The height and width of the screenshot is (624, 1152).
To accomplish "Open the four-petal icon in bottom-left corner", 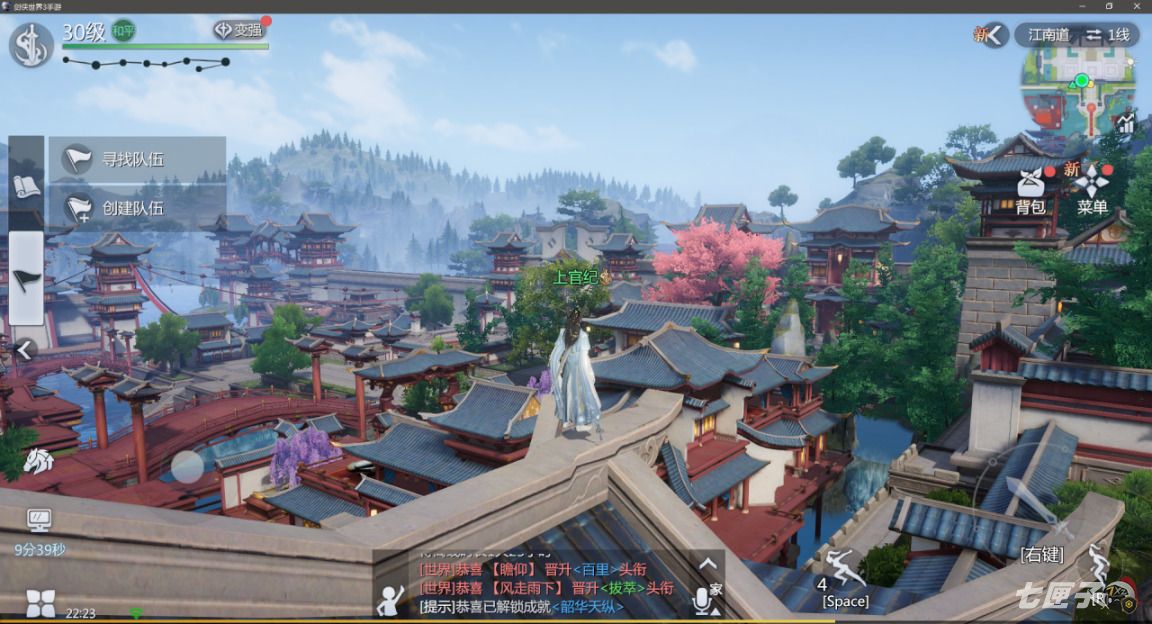I will (40, 603).
